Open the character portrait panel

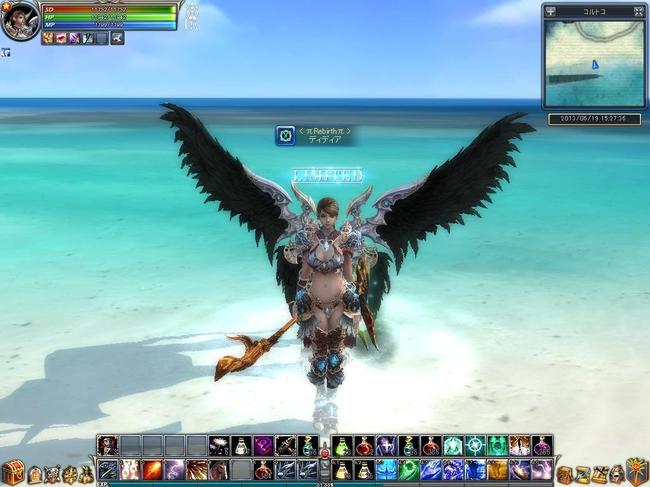click(19, 20)
